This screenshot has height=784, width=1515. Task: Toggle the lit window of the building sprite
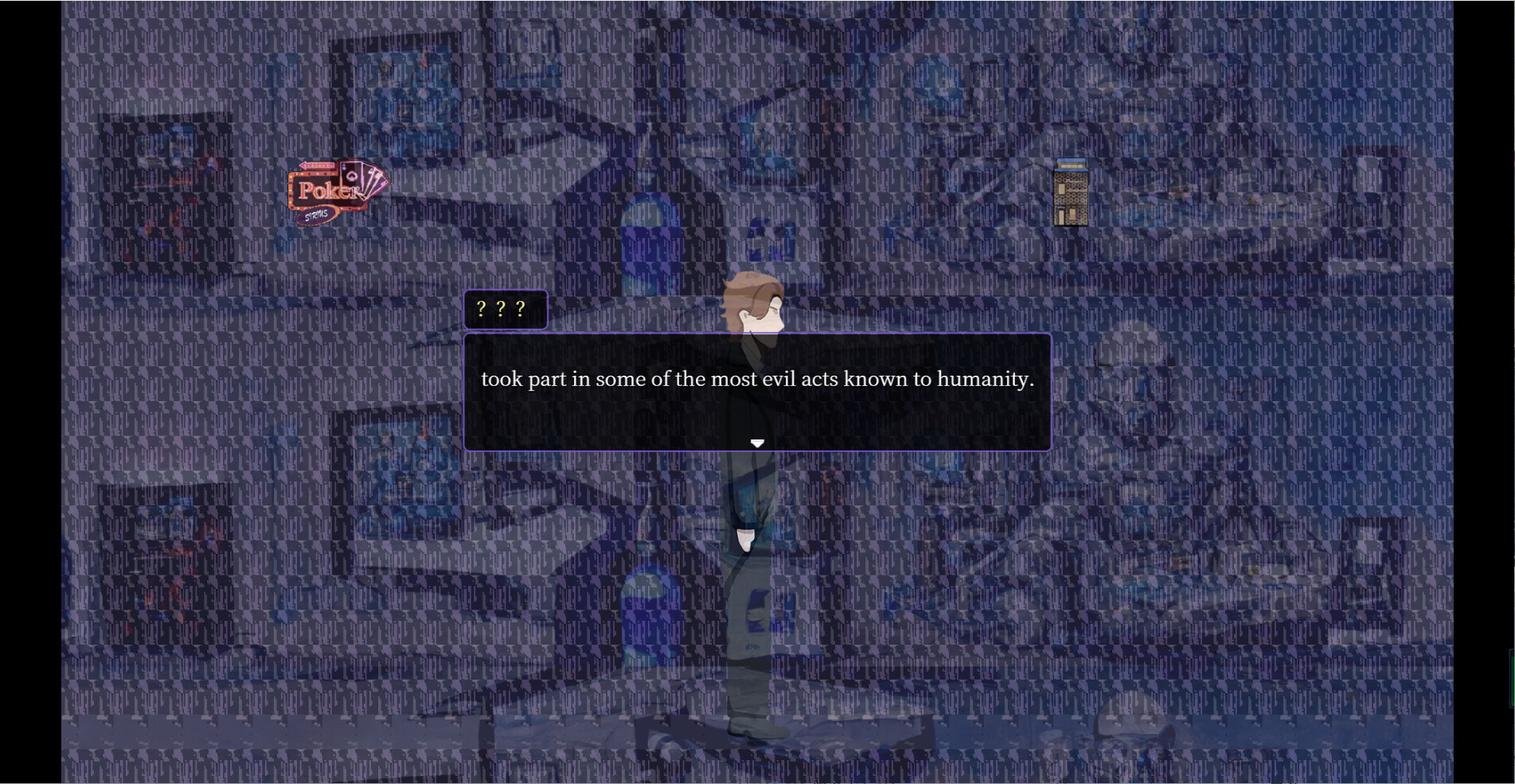(x=1062, y=189)
